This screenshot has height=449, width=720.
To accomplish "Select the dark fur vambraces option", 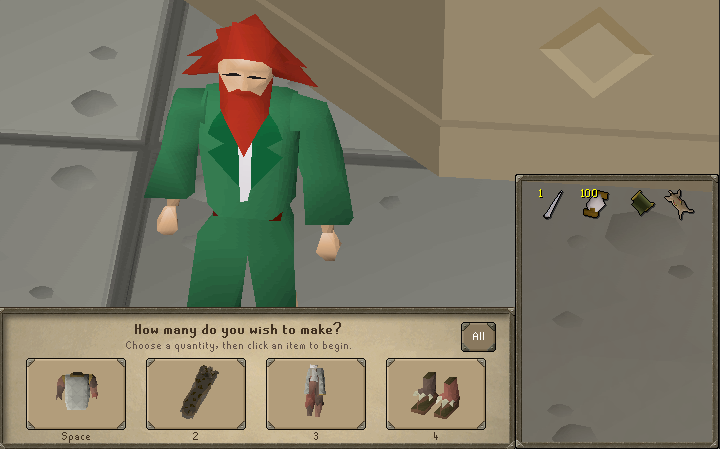I will [196, 394].
